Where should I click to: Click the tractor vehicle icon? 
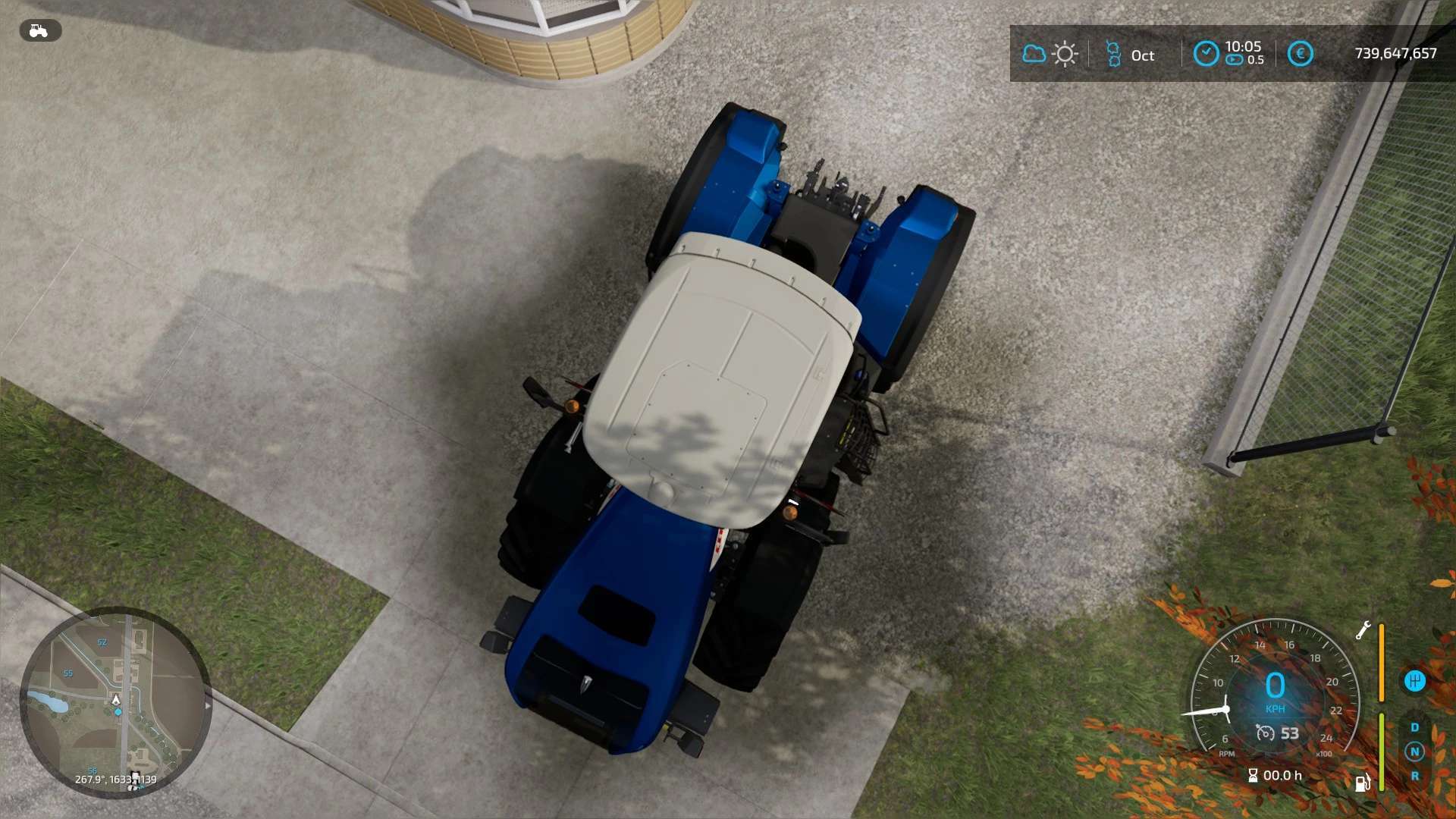pyautogui.click(x=39, y=30)
